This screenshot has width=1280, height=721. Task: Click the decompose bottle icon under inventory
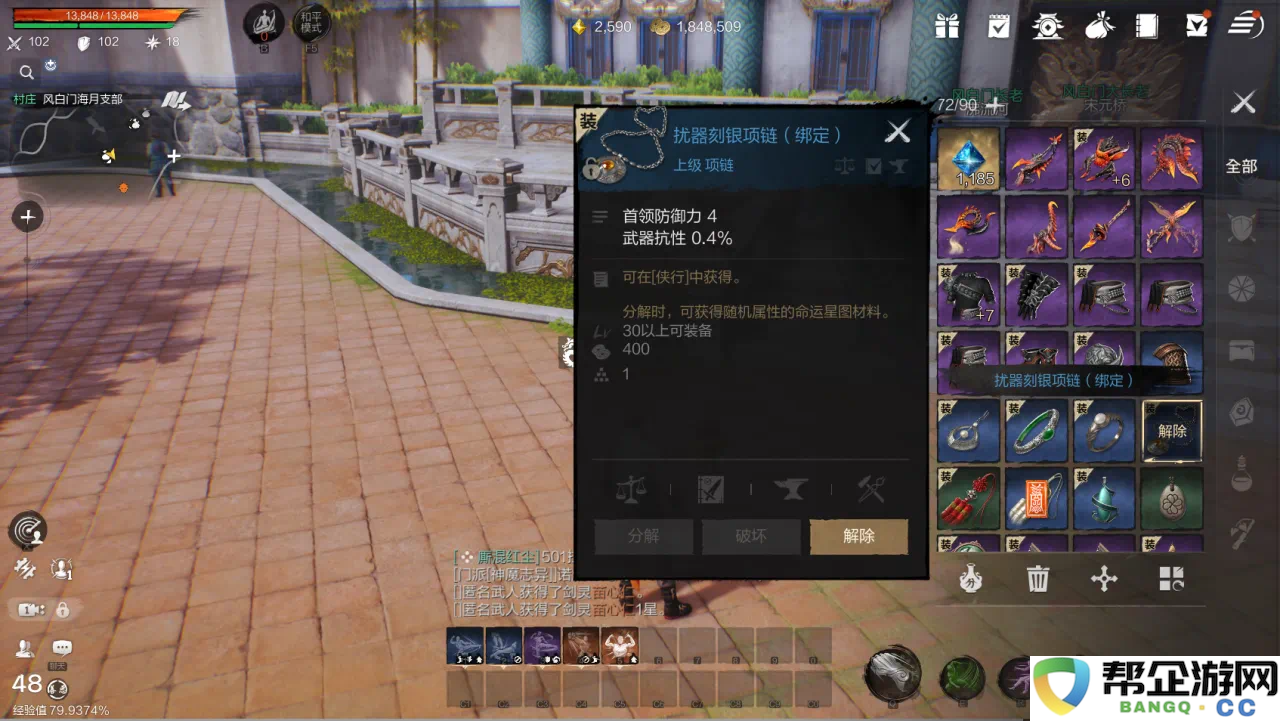[x=970, y=578]
